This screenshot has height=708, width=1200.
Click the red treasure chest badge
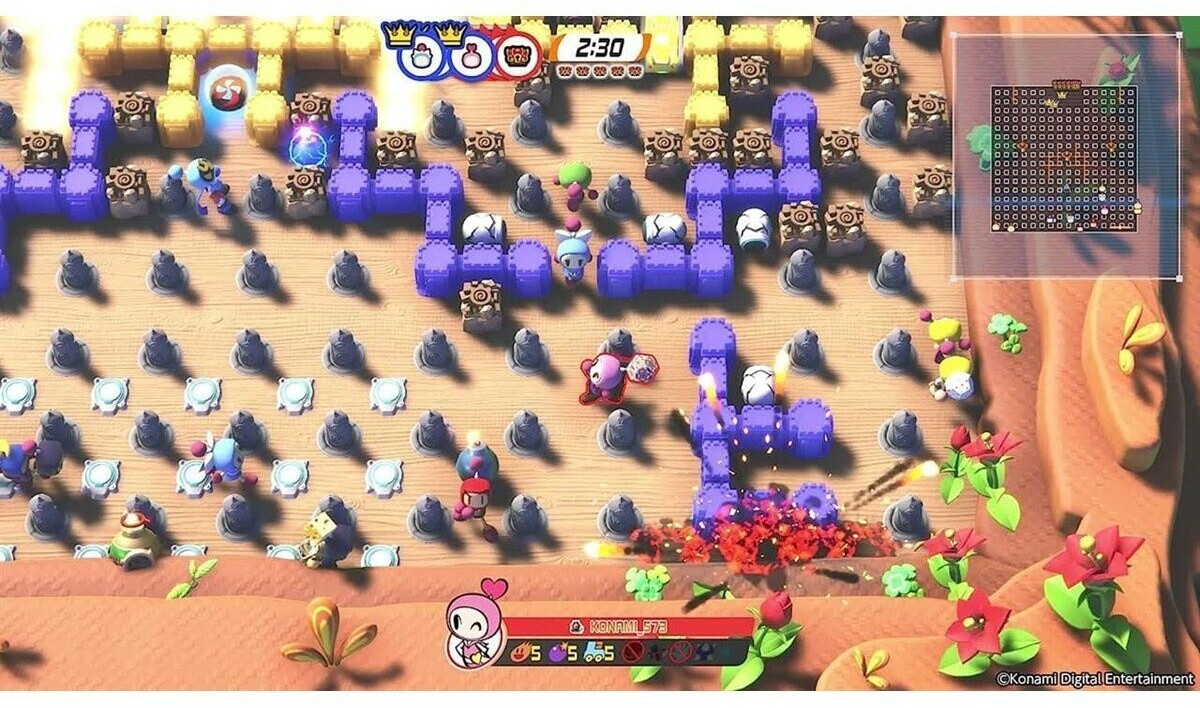coord(517,57)
